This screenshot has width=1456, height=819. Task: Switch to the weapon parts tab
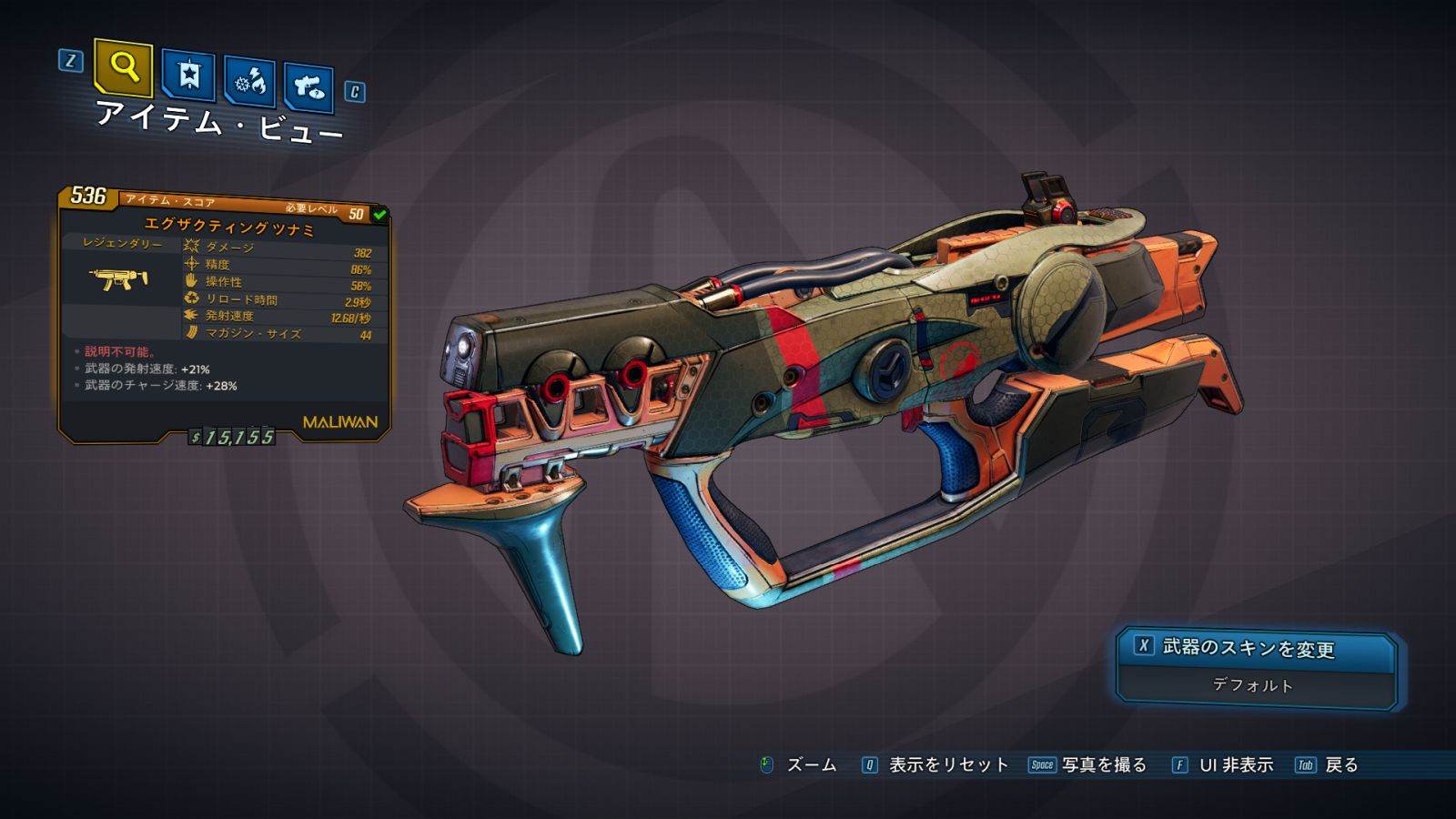(308, 87)
